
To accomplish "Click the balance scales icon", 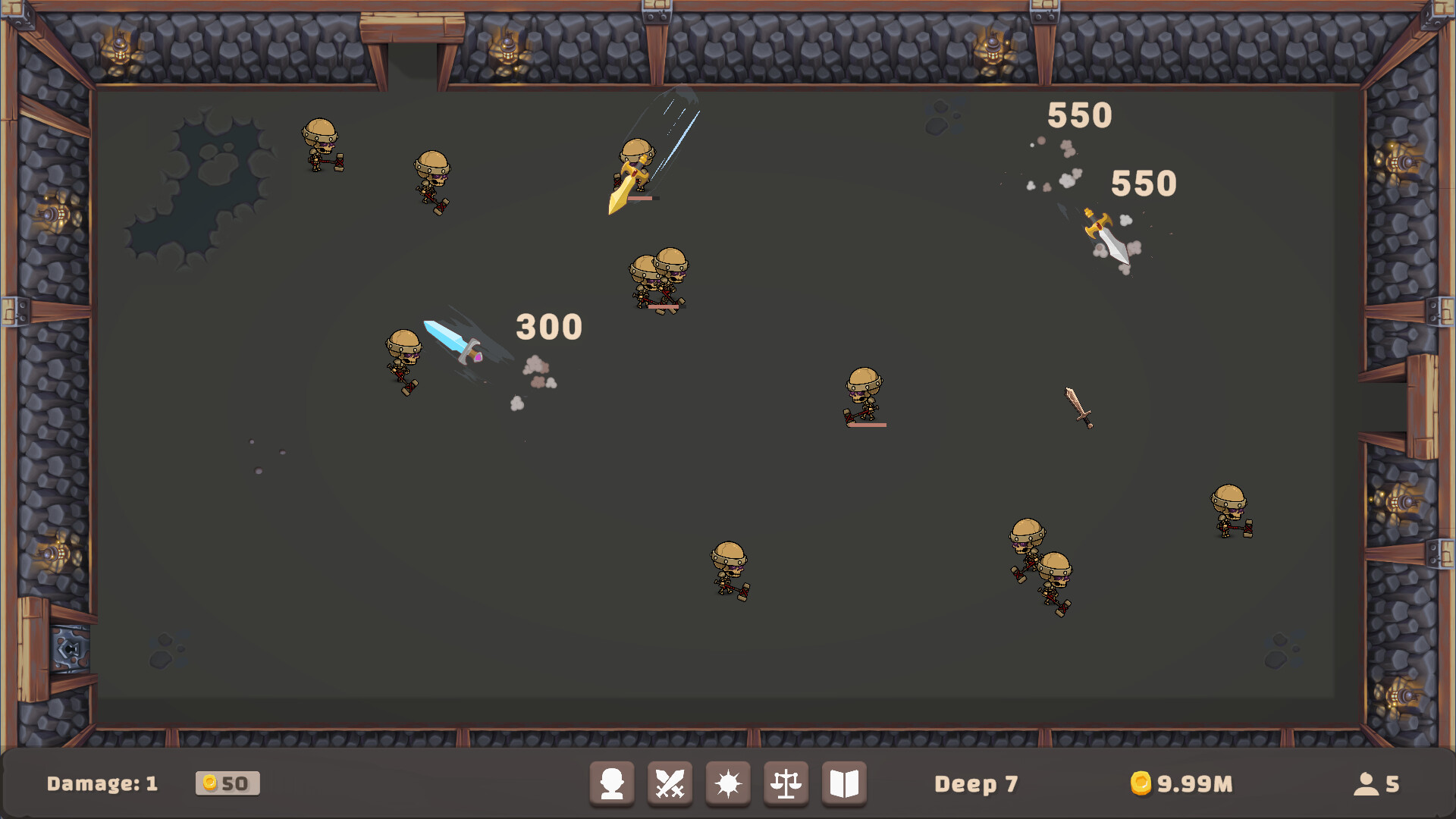I will pos(786,783).
